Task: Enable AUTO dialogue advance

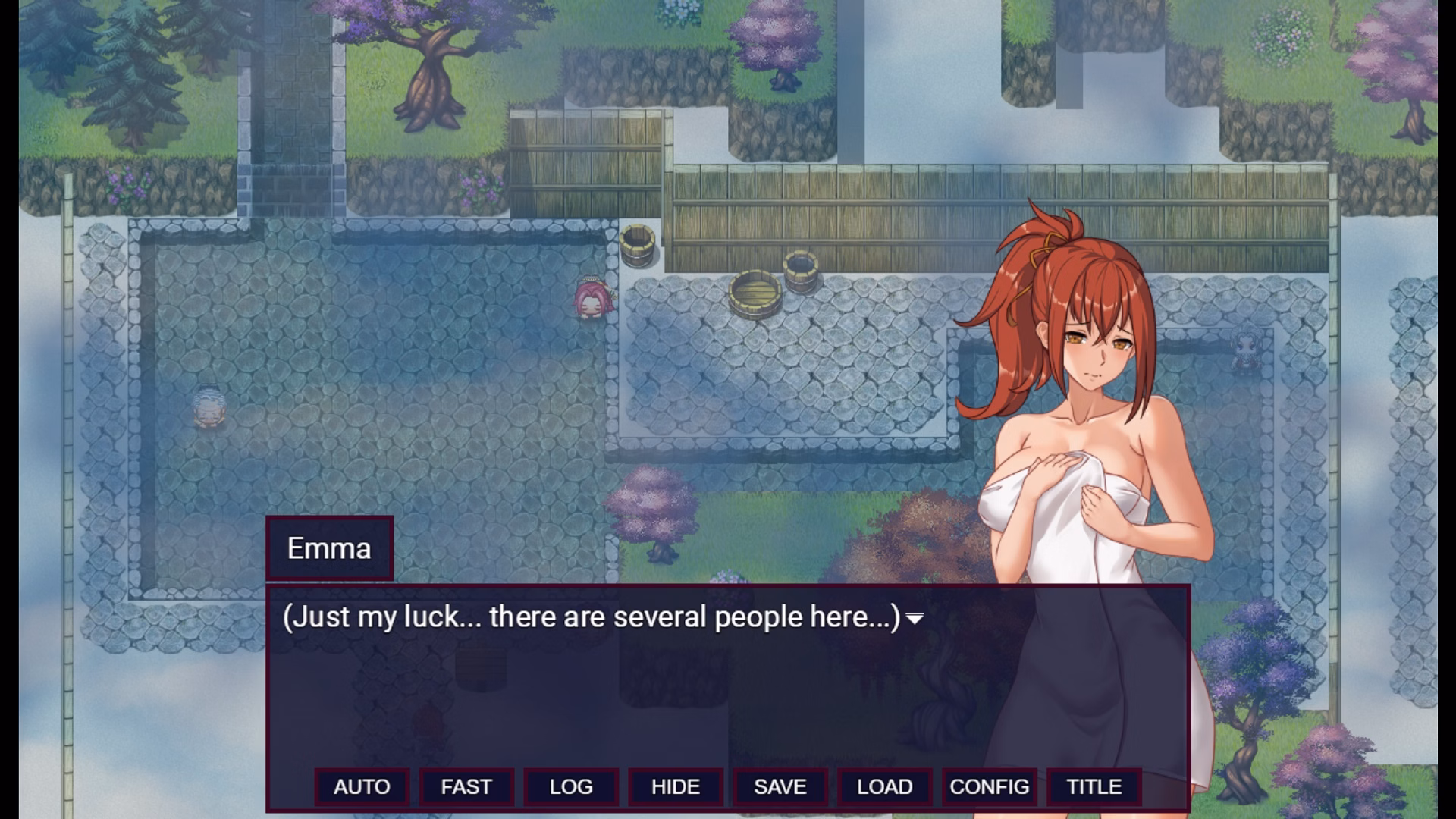Action: point(362,786)
